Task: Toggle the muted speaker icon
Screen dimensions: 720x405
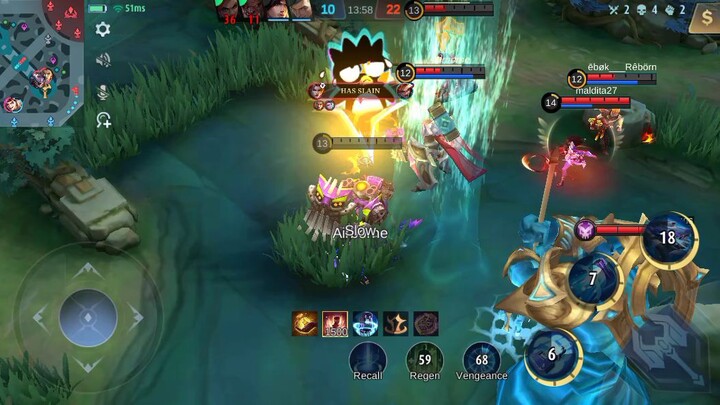Action: pos(102,60)
